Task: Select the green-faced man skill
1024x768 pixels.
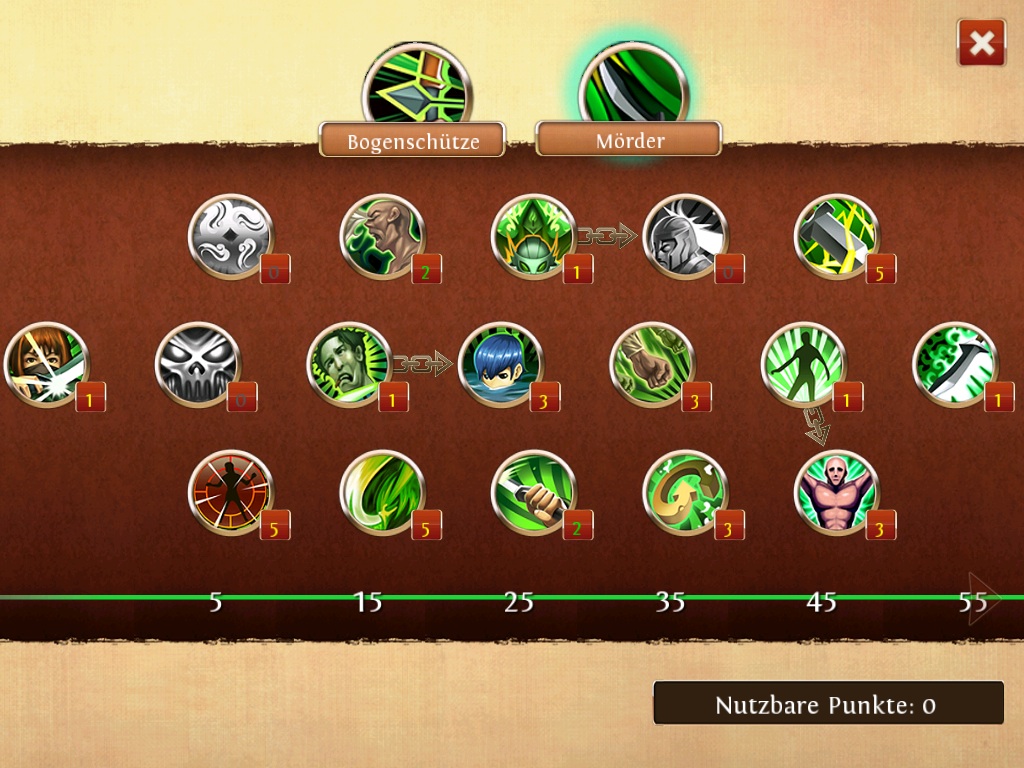Action: [x=349, y=364]
